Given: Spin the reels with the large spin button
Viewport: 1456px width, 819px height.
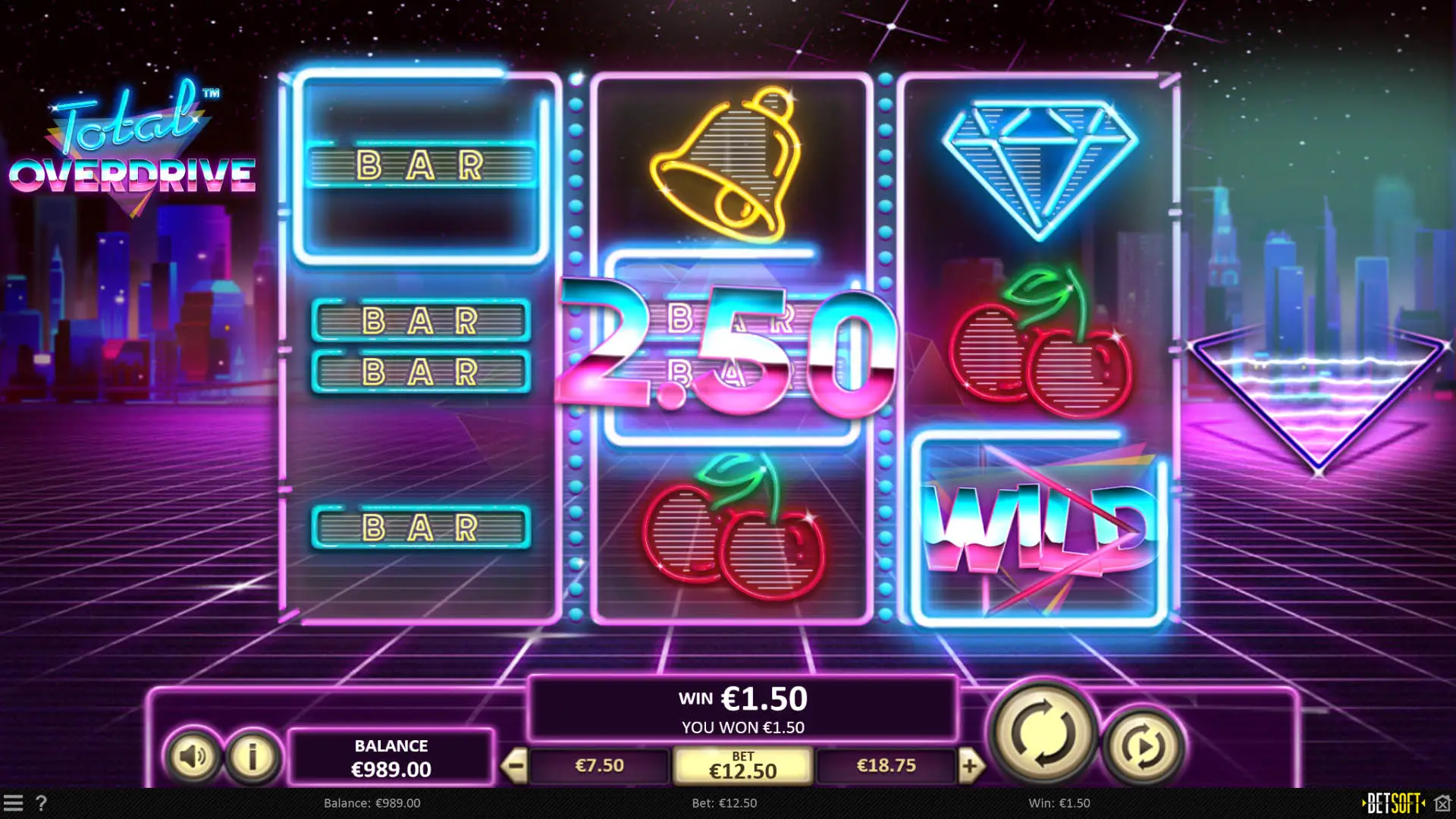Looking at the screenshot, I should coord(1043,733).
